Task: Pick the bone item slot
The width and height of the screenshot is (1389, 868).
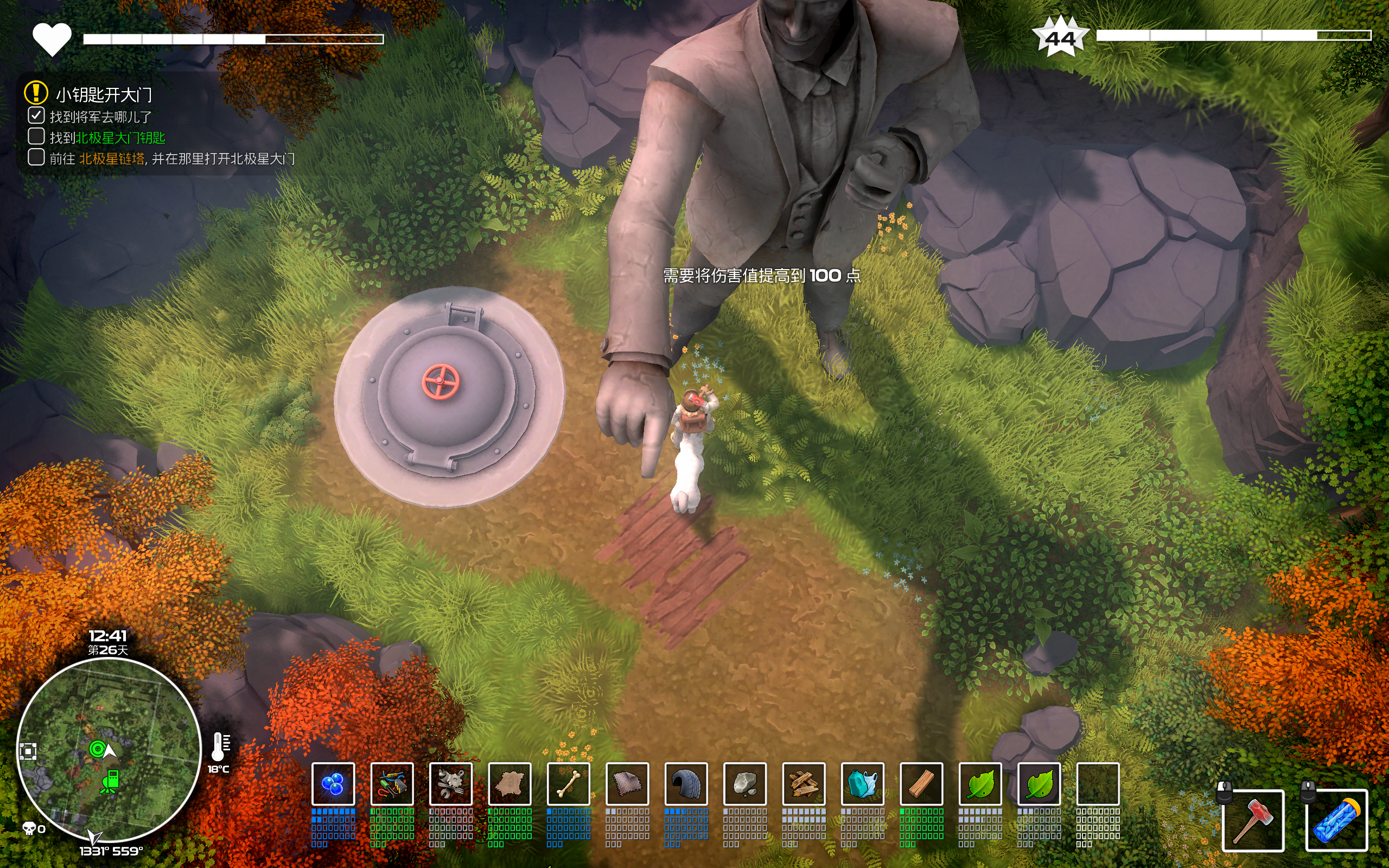Action: click(x=568, y=783)
